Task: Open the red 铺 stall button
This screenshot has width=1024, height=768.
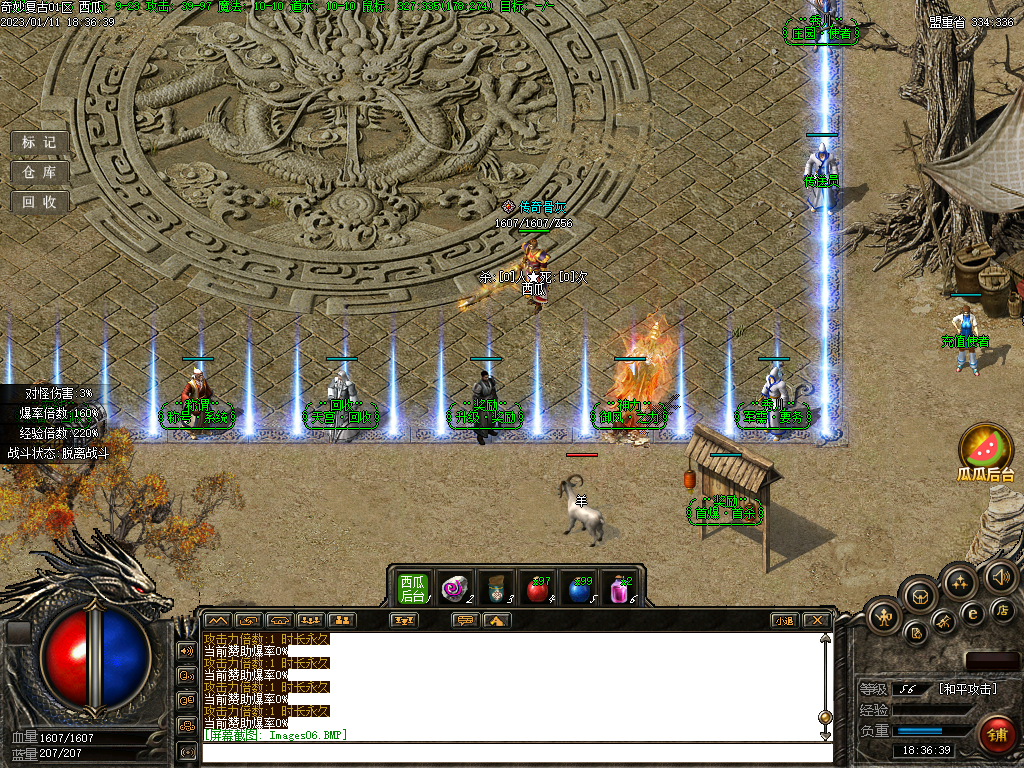Action: point(996,735)
